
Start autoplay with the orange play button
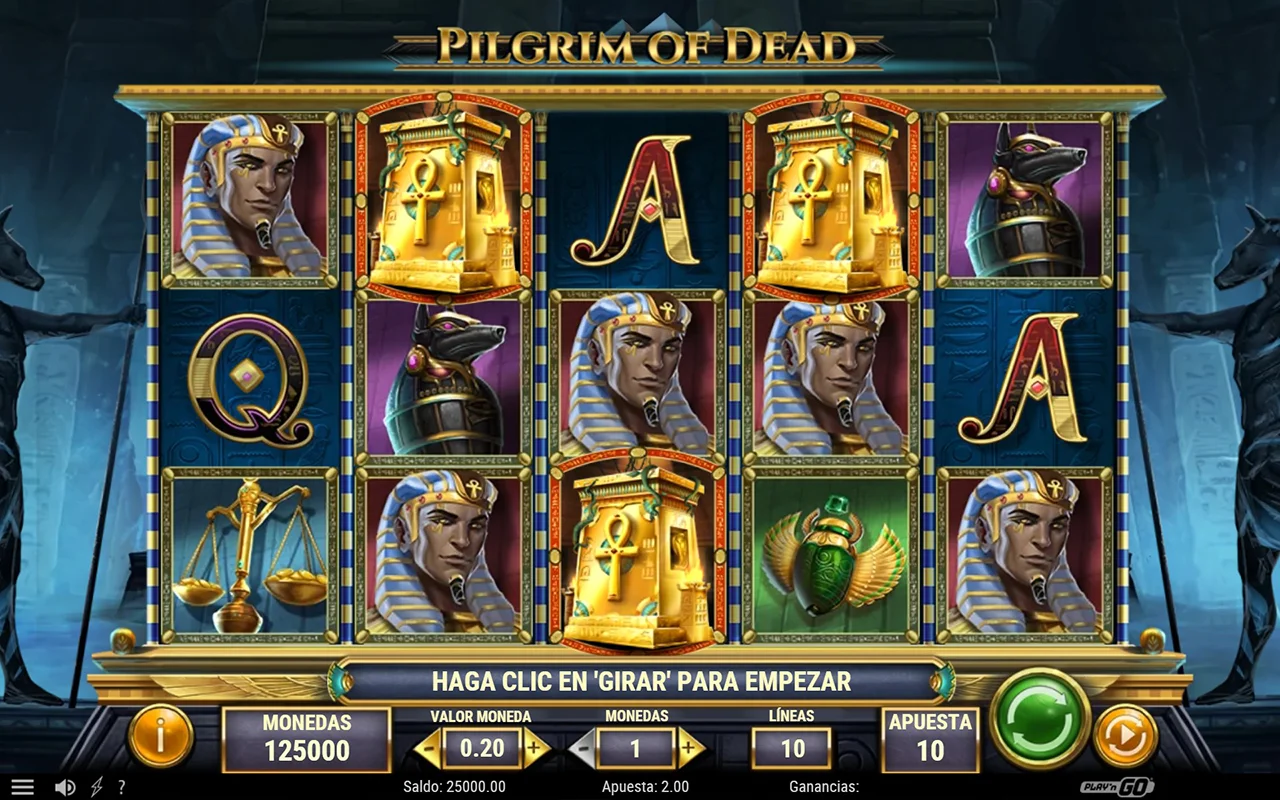1125,737
